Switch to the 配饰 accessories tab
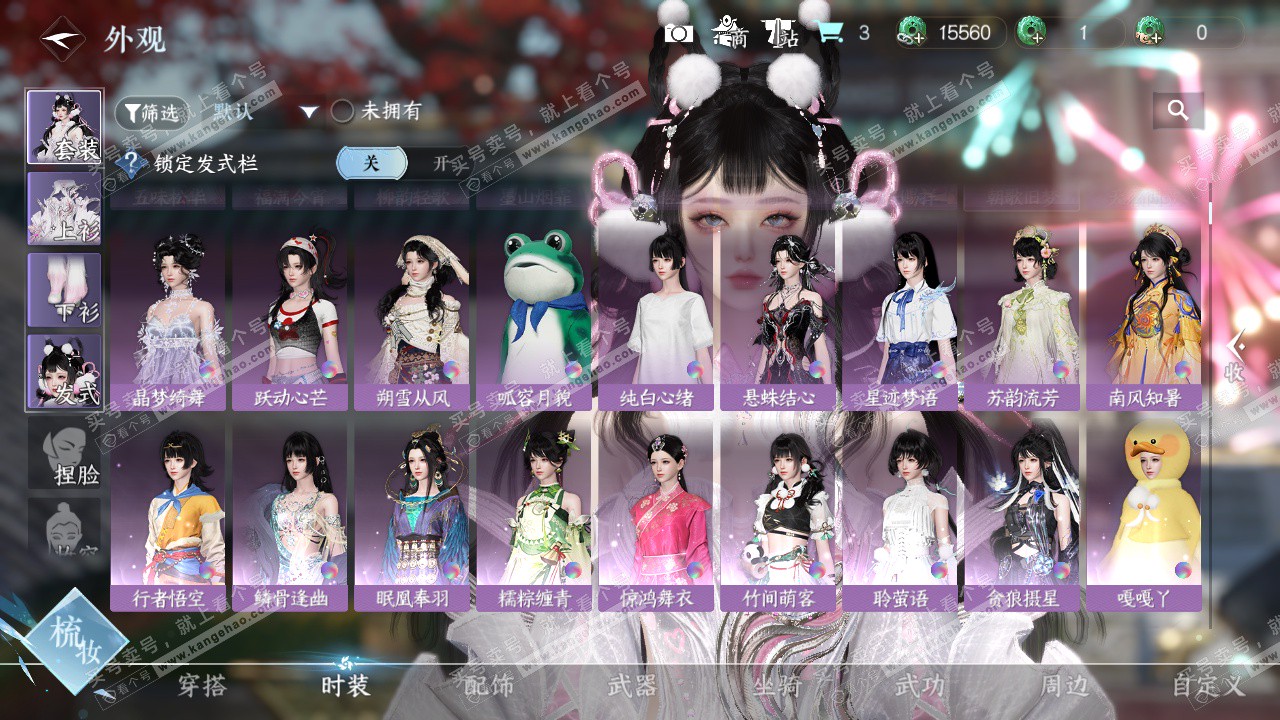 click(x=489, y=685)
